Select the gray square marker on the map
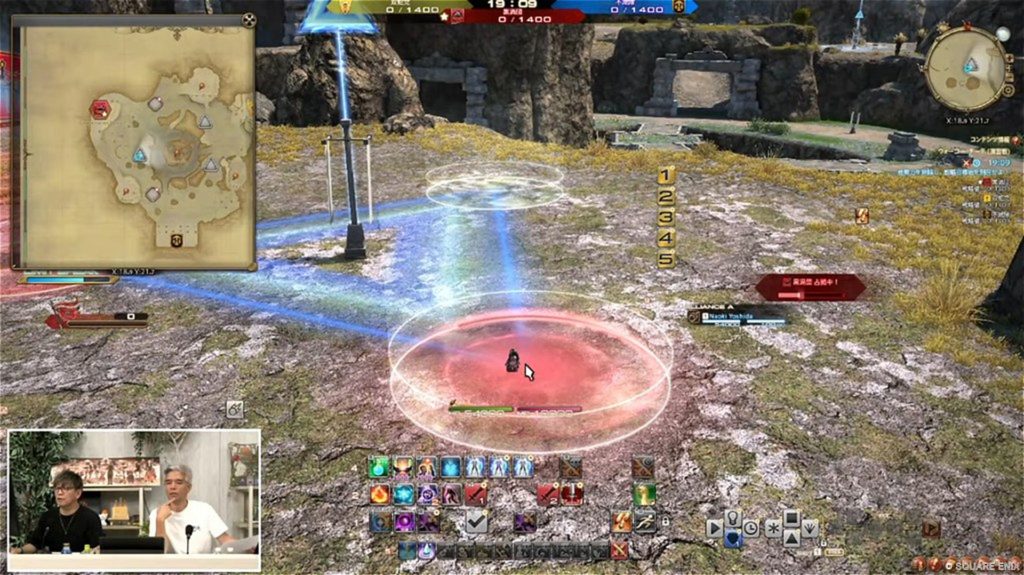This screenshot has width=1024, height=575. click(155, 104)
